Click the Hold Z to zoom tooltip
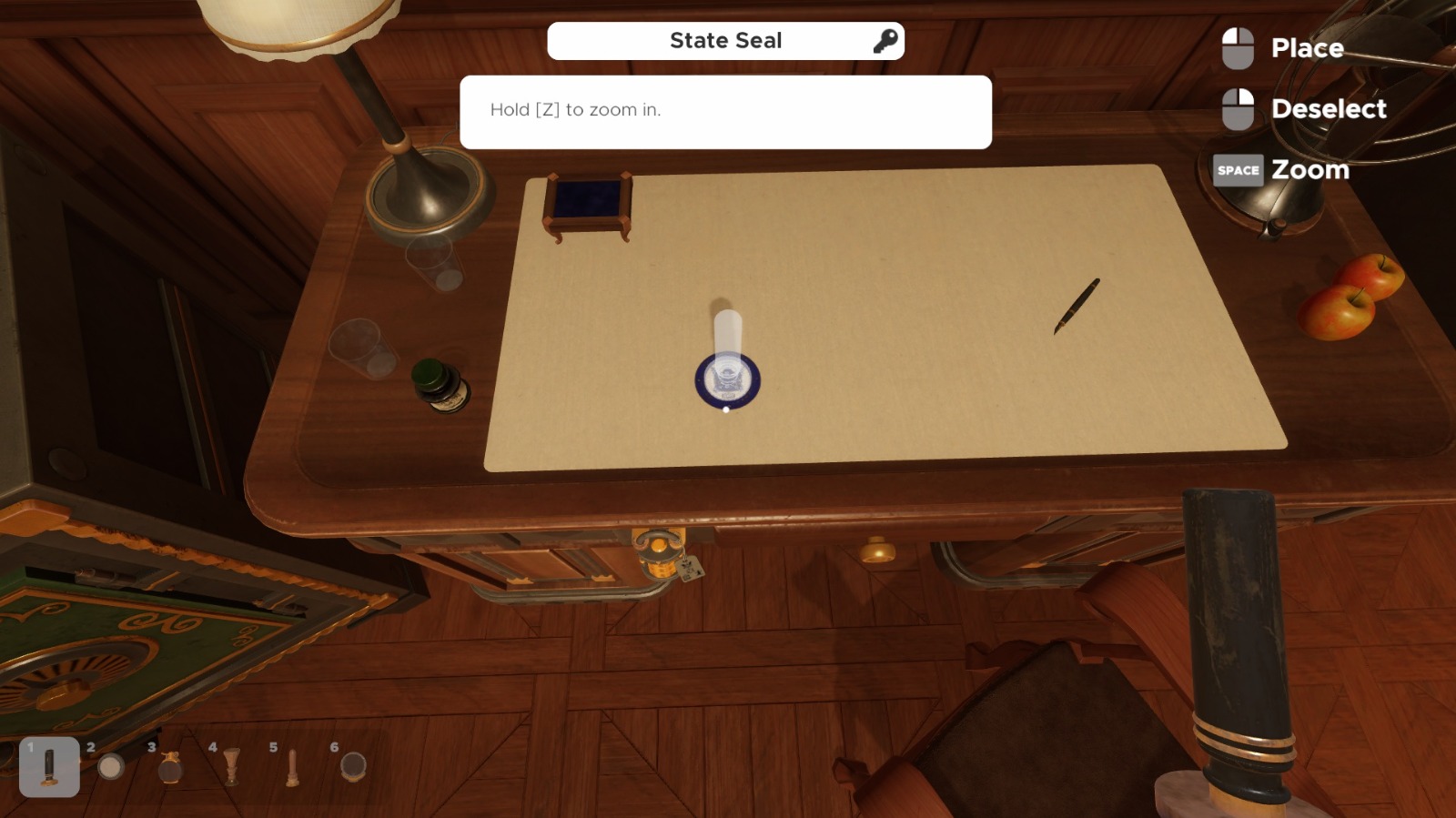The width and height of the screenshot is (1456, 818). [726, 111]
